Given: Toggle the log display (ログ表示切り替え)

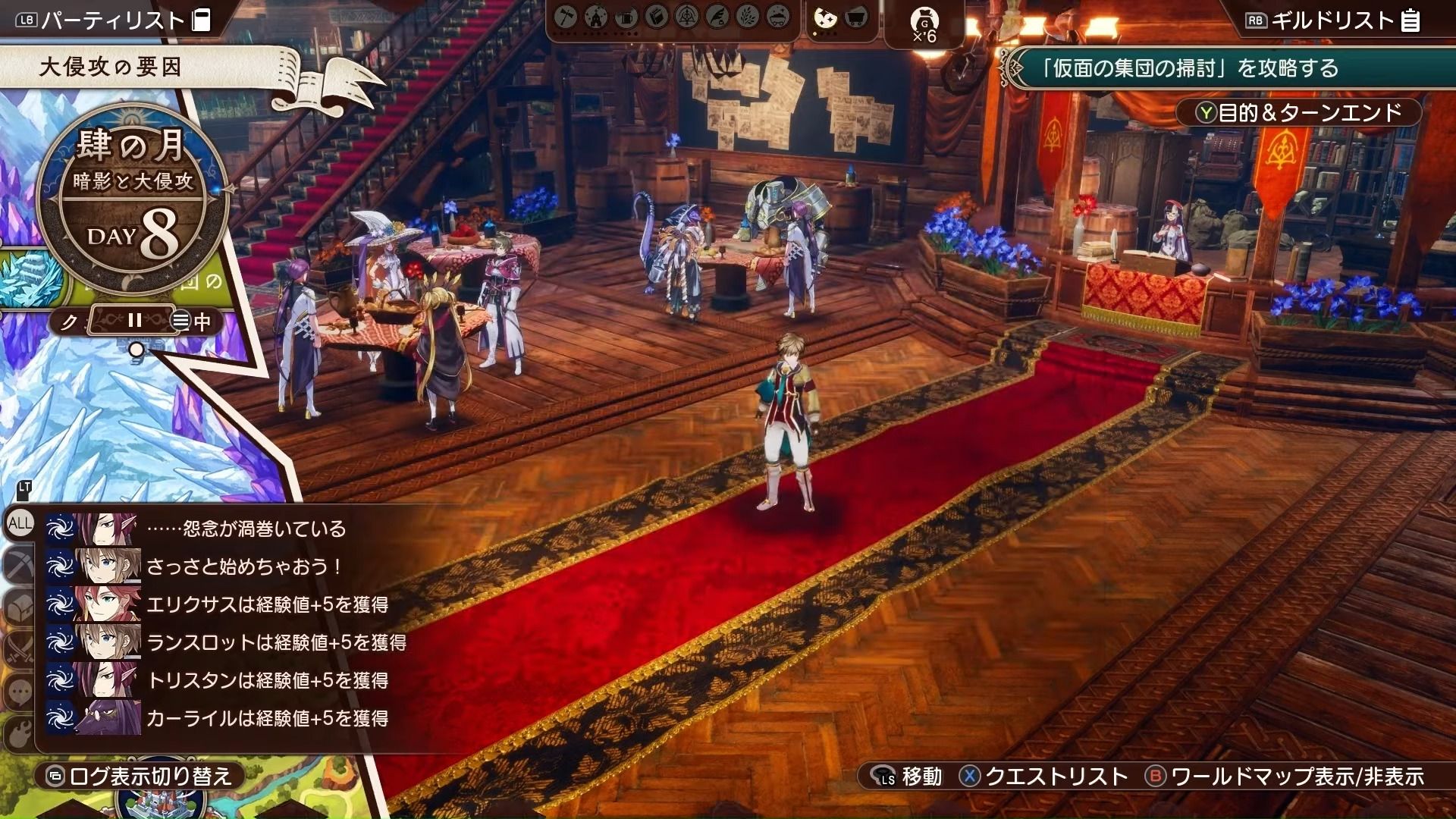Looking at the screenshot, I should [x=140, y=777].
